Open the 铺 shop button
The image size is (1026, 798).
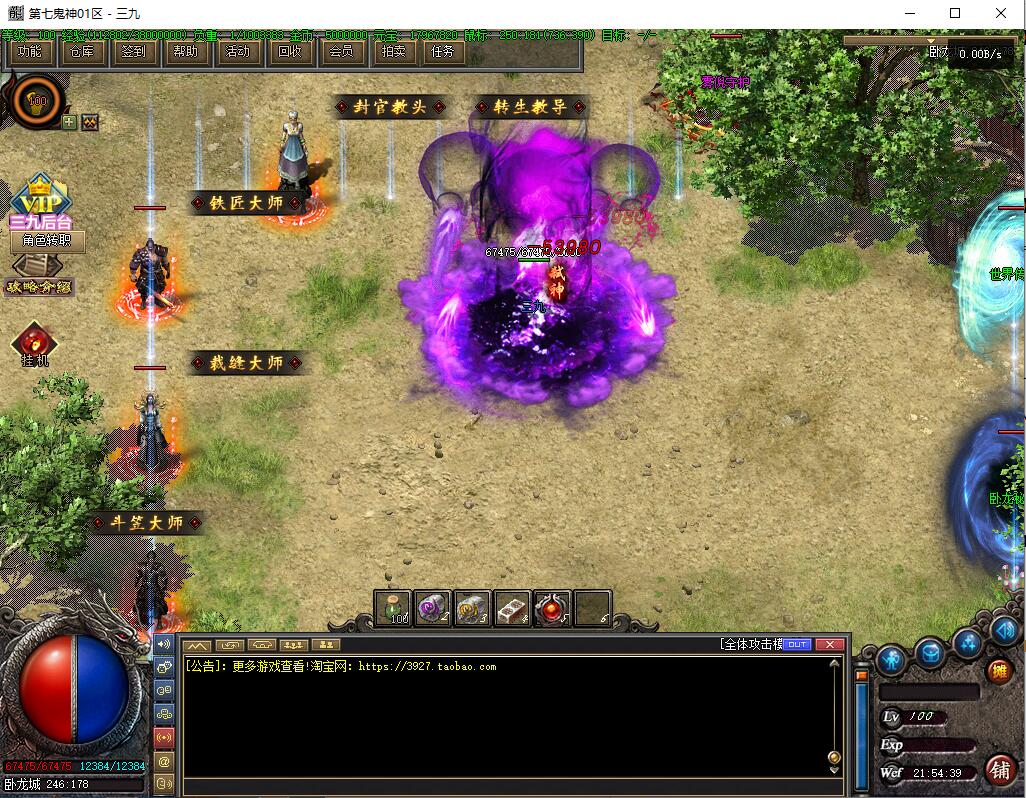(998, 769)
